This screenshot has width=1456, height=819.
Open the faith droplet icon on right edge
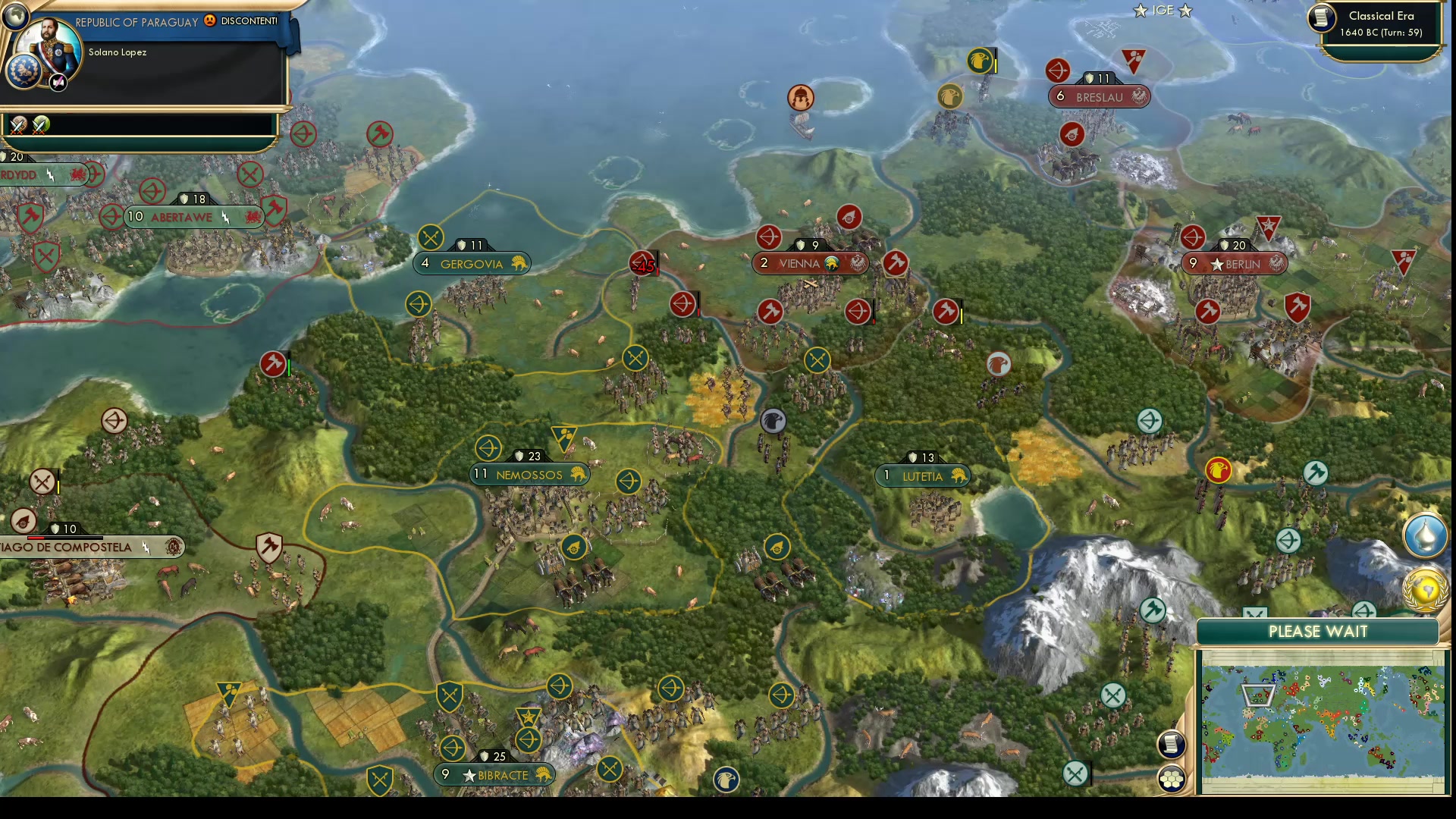[x=1425, y=537]
